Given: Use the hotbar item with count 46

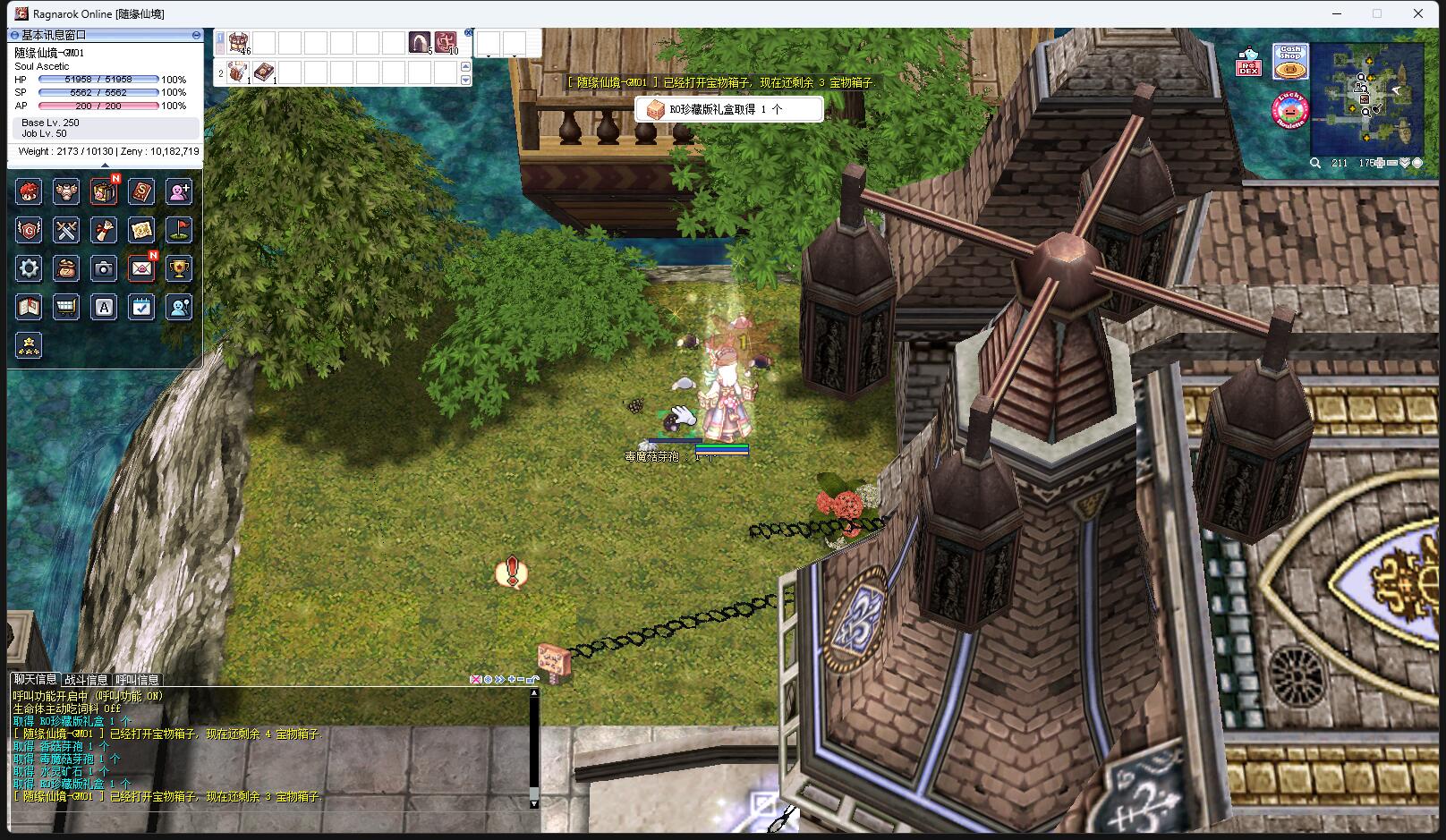Looking at the screenshot, I should coord(238,42).
